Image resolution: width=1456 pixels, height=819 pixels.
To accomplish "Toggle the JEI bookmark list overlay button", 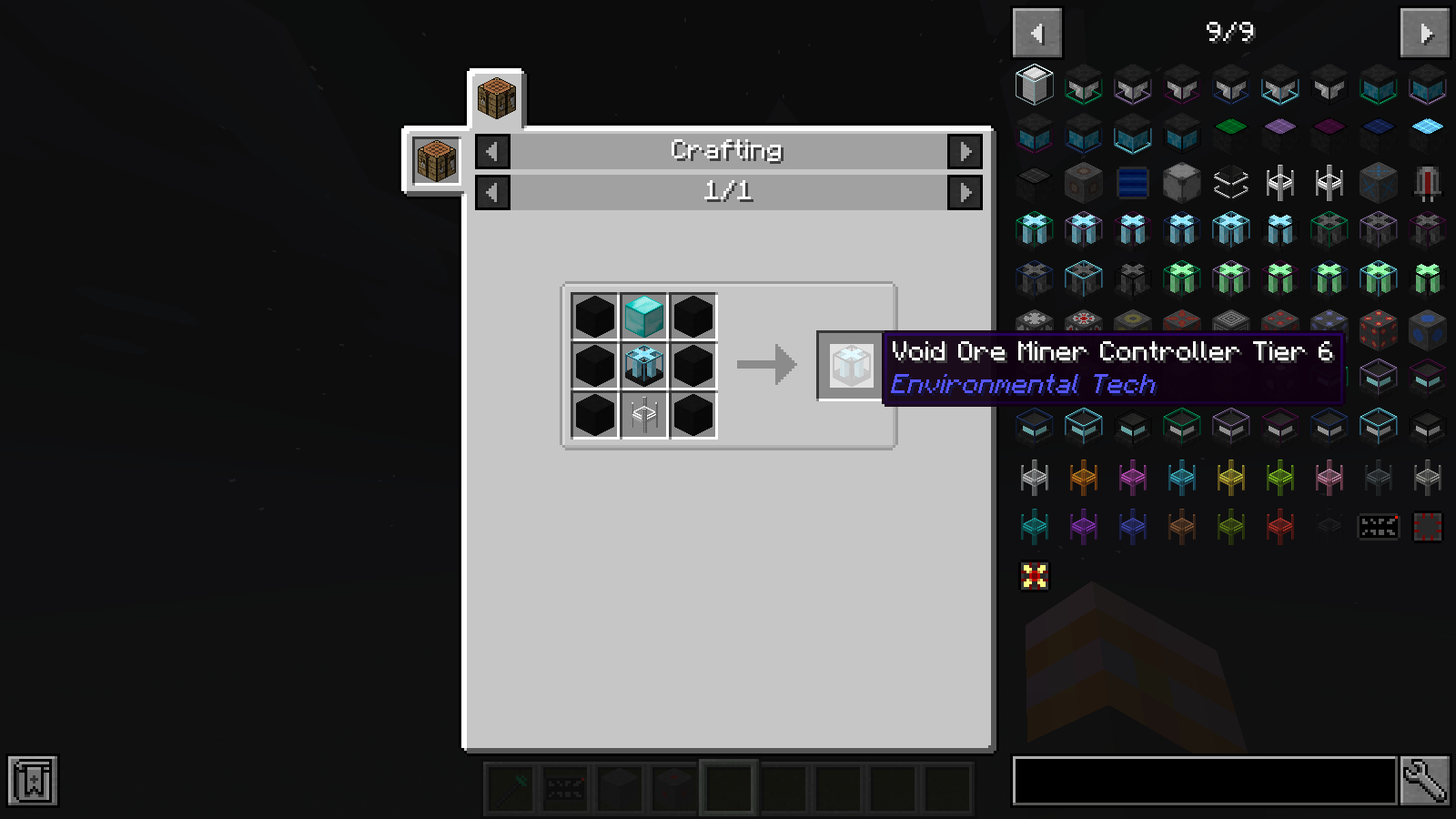I will [x=33, y=780].
